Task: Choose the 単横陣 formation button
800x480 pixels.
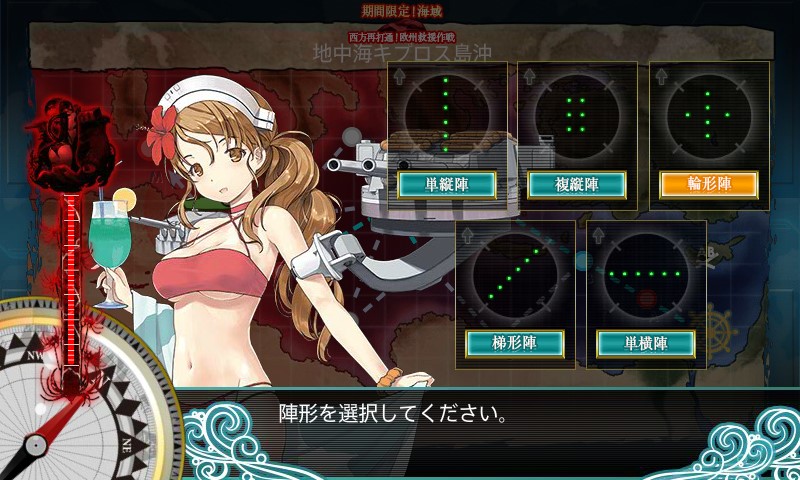Action: (646, 343)
